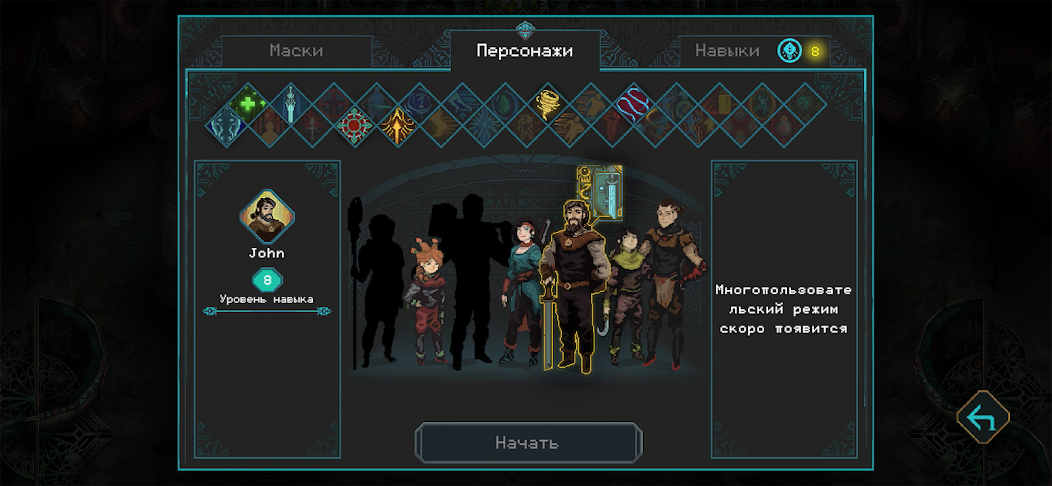This screenshot has width=1052, height=486.
Task: Start the run with the Начать button
Action: click(x=527, y=442)
